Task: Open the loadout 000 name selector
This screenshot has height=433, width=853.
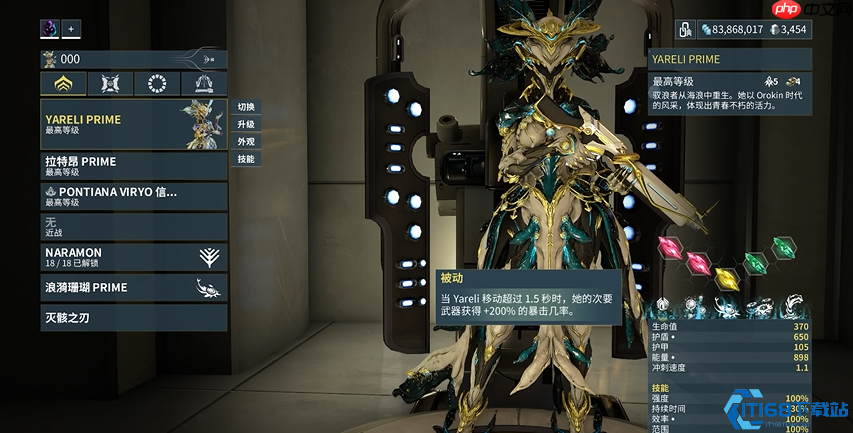Action: [133, 59]
